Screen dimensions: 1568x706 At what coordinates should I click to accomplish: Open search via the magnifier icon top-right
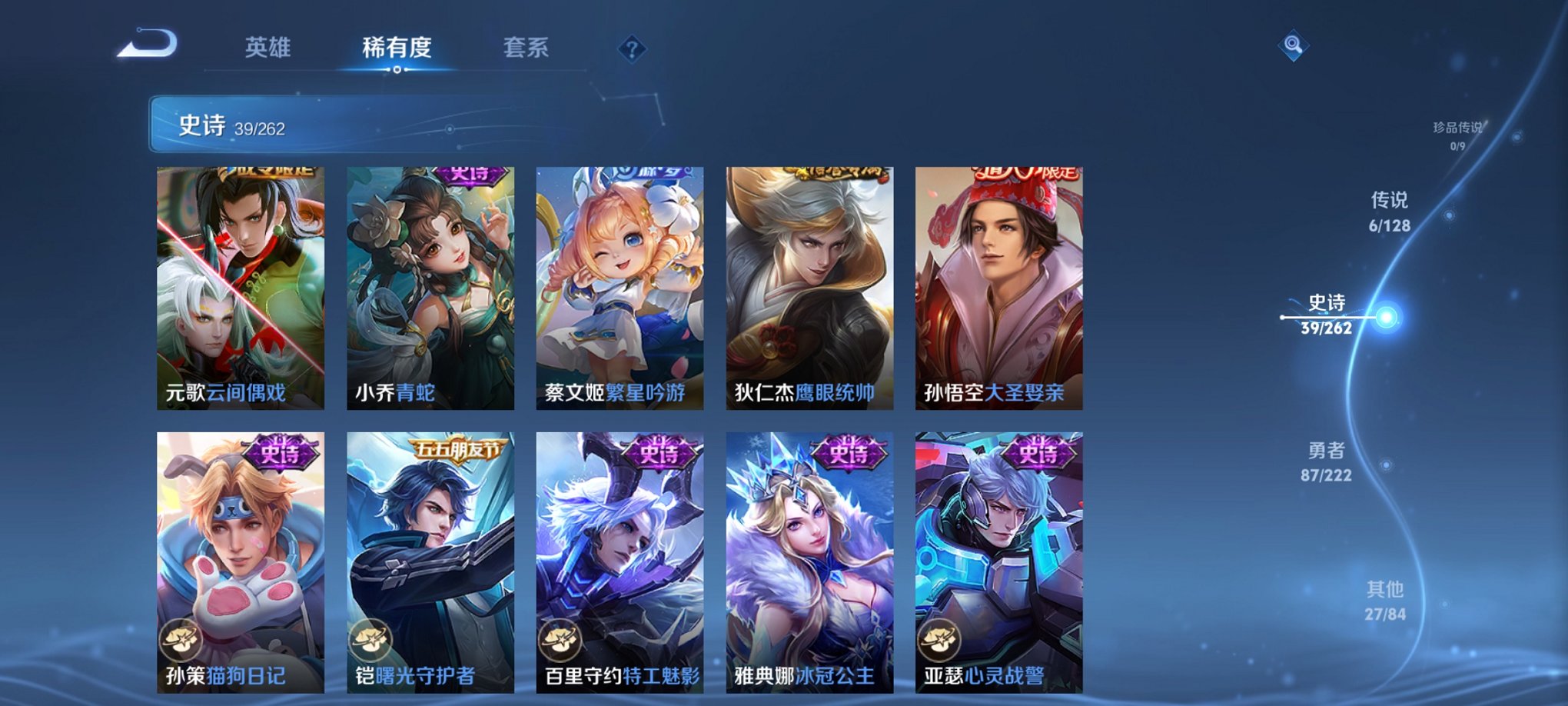[1294, 46]
